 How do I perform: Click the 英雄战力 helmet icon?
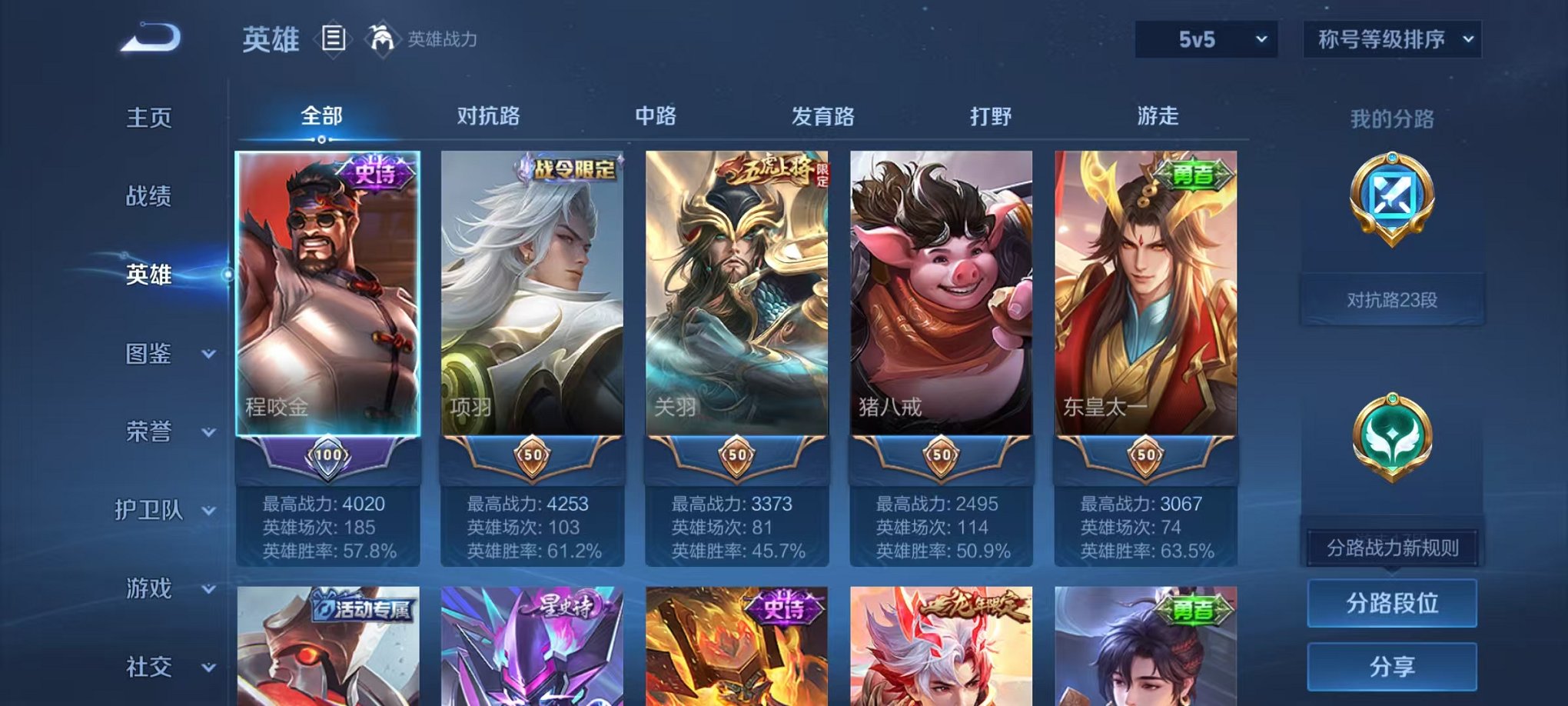coord(380,35)
